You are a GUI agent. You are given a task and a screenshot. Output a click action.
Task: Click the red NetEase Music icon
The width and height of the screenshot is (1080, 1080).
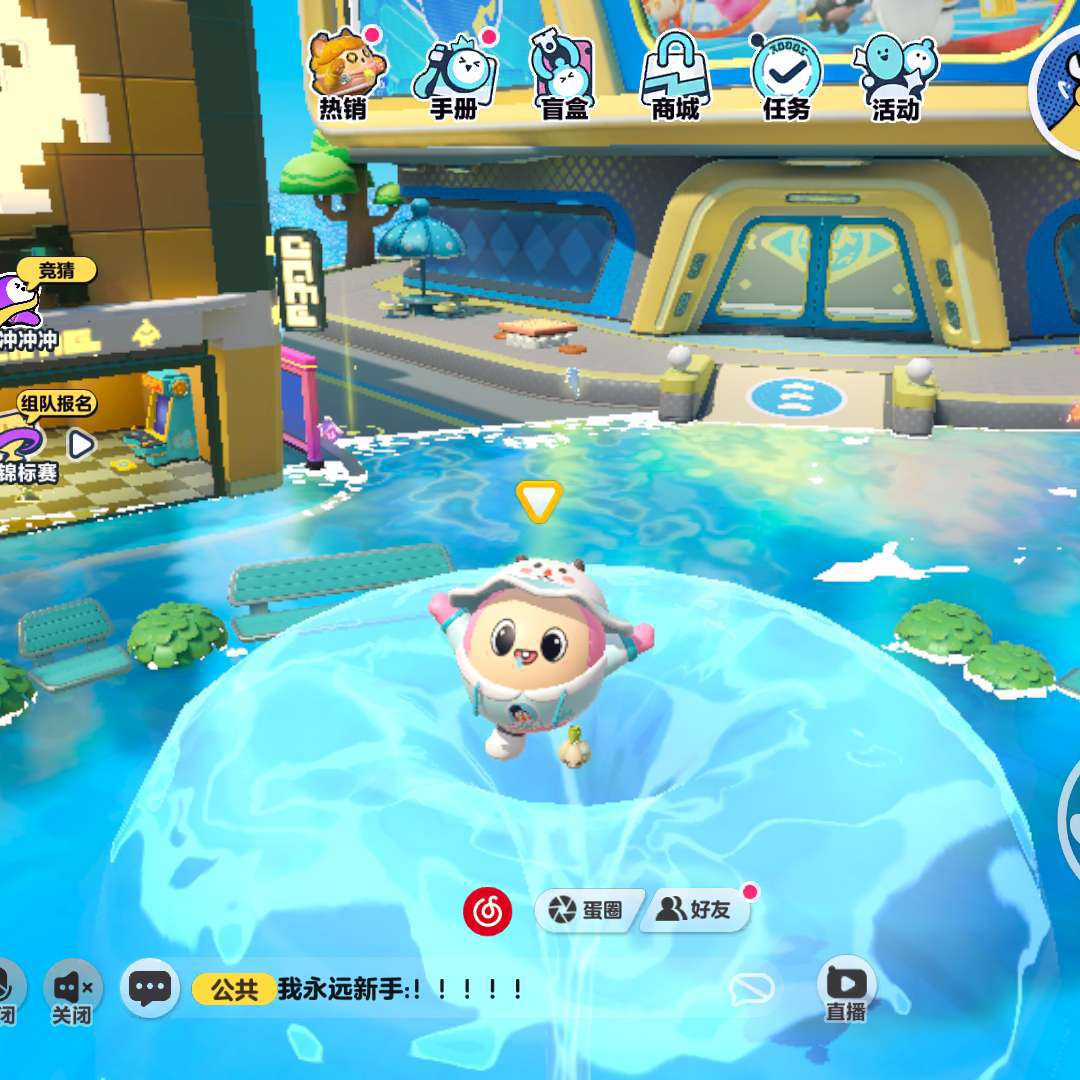click(487, 911)
